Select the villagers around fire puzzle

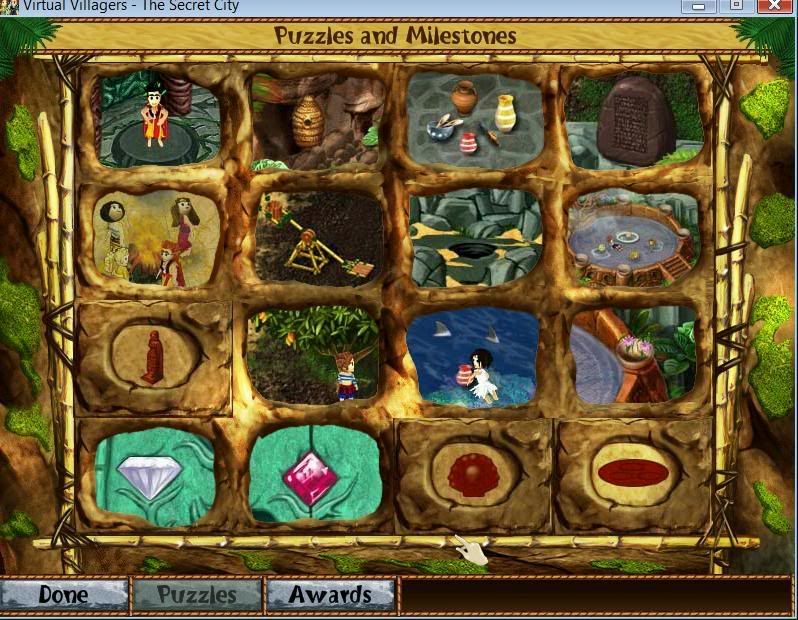[157, 236]
